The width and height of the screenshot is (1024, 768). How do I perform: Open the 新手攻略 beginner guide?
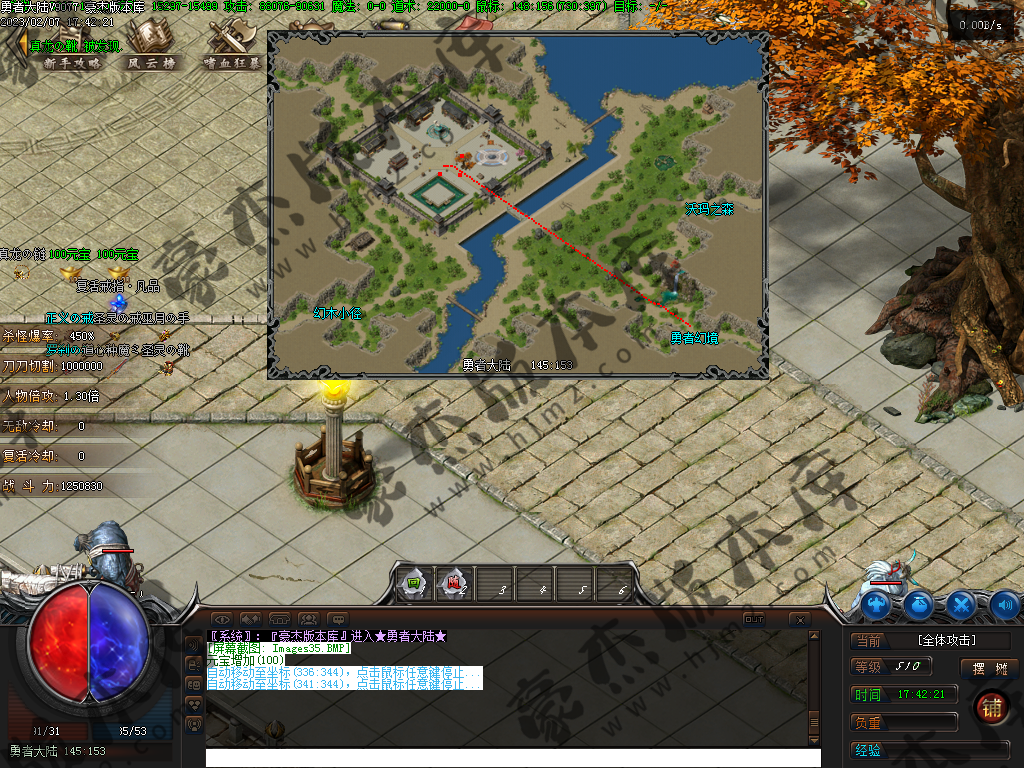(72, 61)
